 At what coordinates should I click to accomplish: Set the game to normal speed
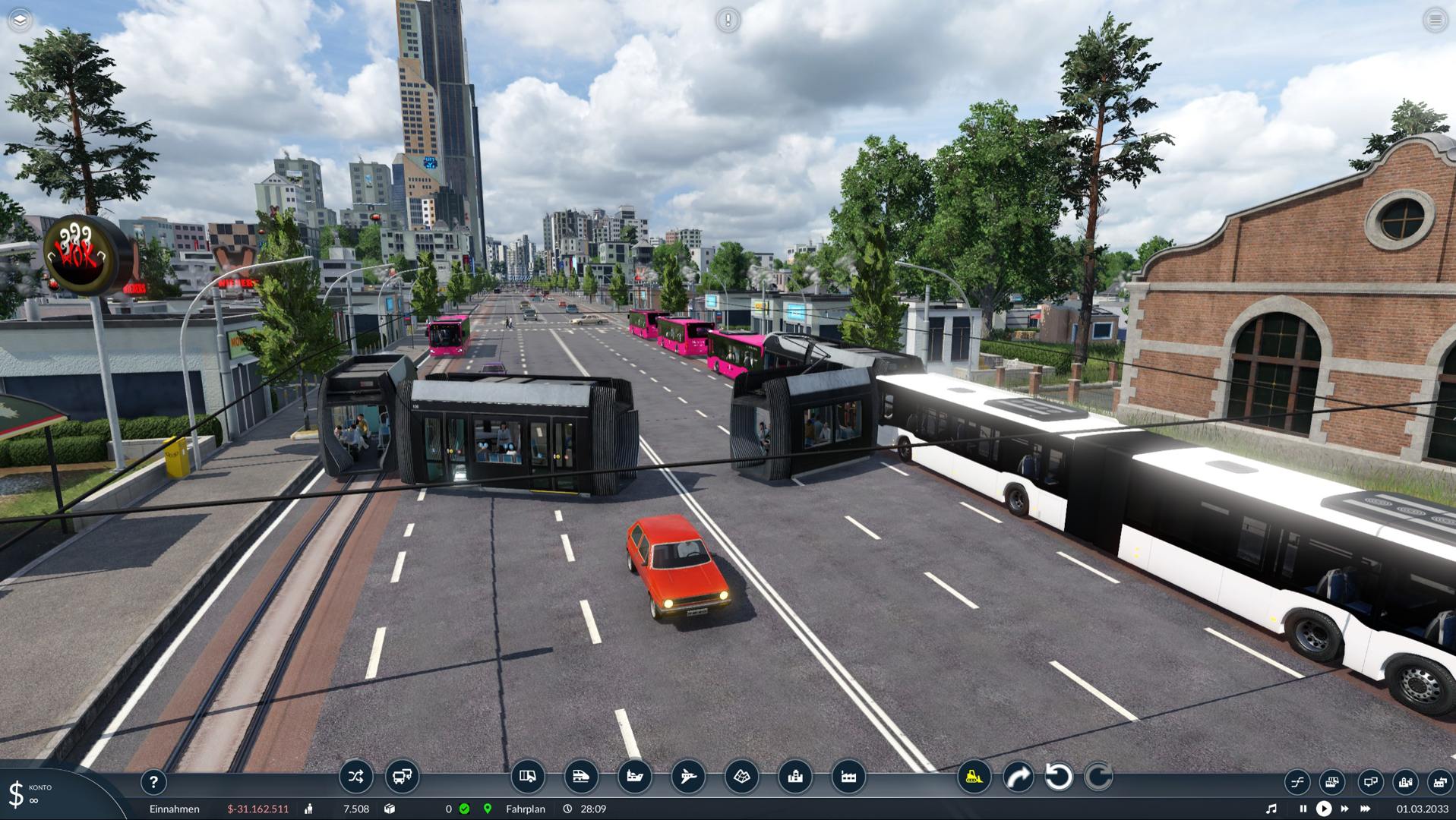pos(1323,809)
